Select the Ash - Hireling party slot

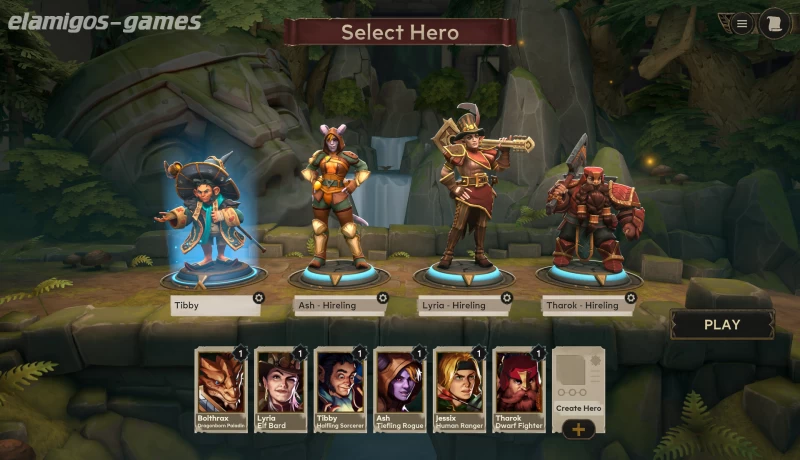(333, 306)
